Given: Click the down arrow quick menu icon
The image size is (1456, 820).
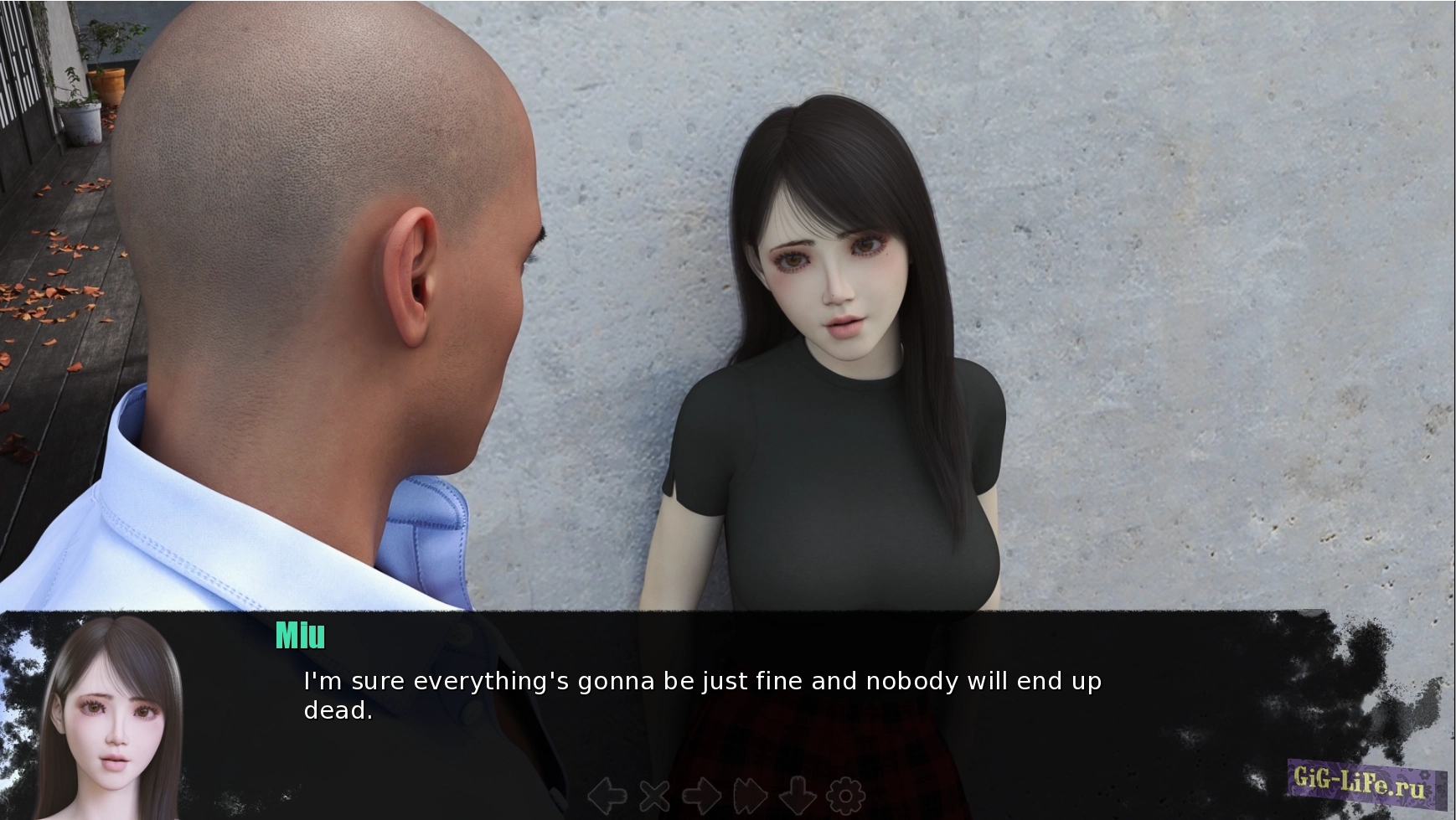Looking at the screenshot, I should [798, 795].
